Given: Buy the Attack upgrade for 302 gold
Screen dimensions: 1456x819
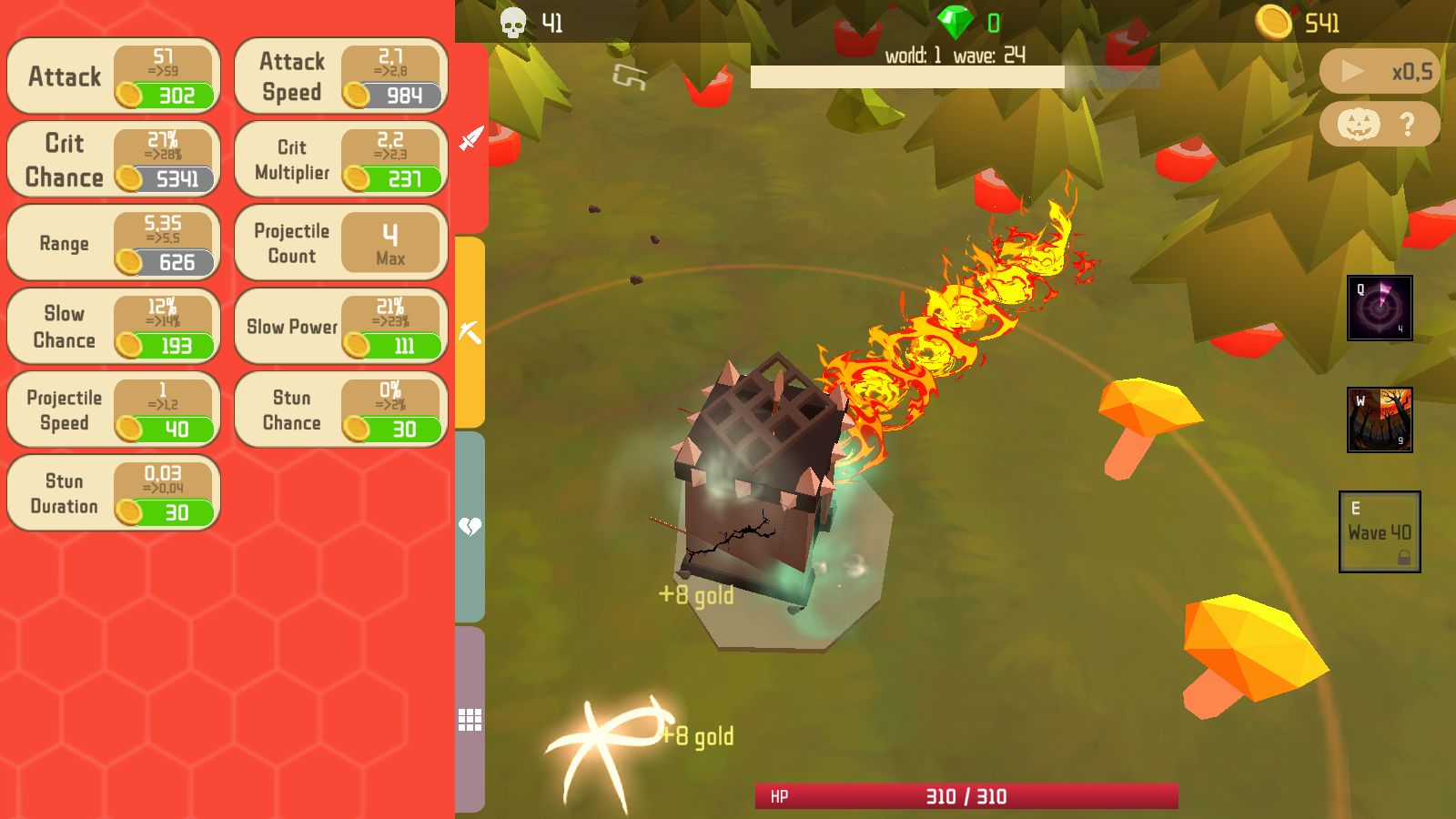Looking at the screenshot, I should [x=113, y=77].
